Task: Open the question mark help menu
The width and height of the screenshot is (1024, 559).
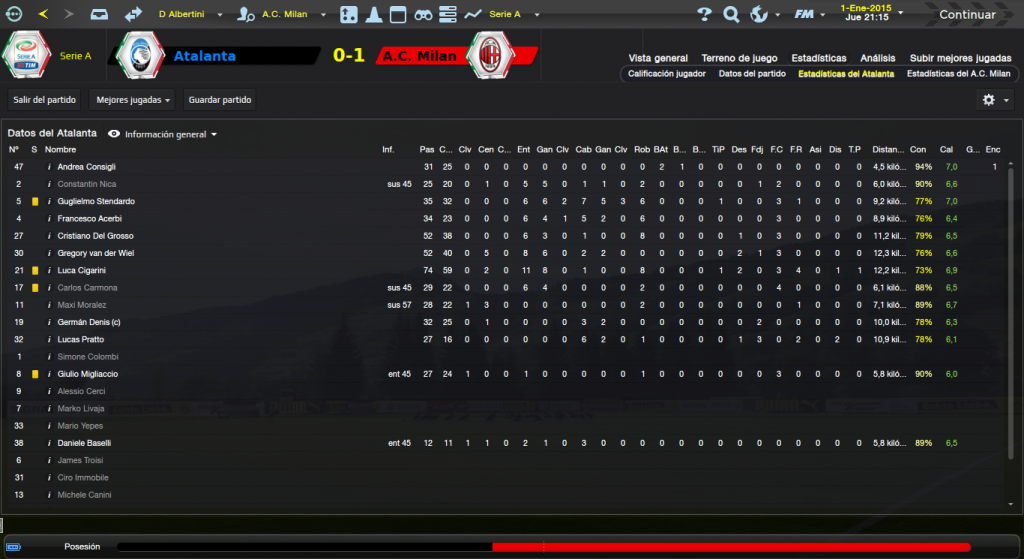Action: pos(704,14)
